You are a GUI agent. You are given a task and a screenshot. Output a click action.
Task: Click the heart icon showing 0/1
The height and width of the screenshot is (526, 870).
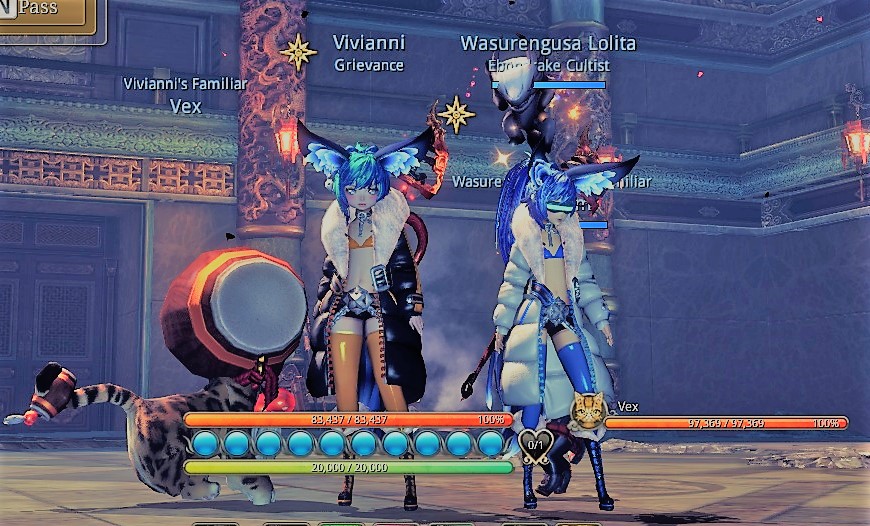coord(535,444)
